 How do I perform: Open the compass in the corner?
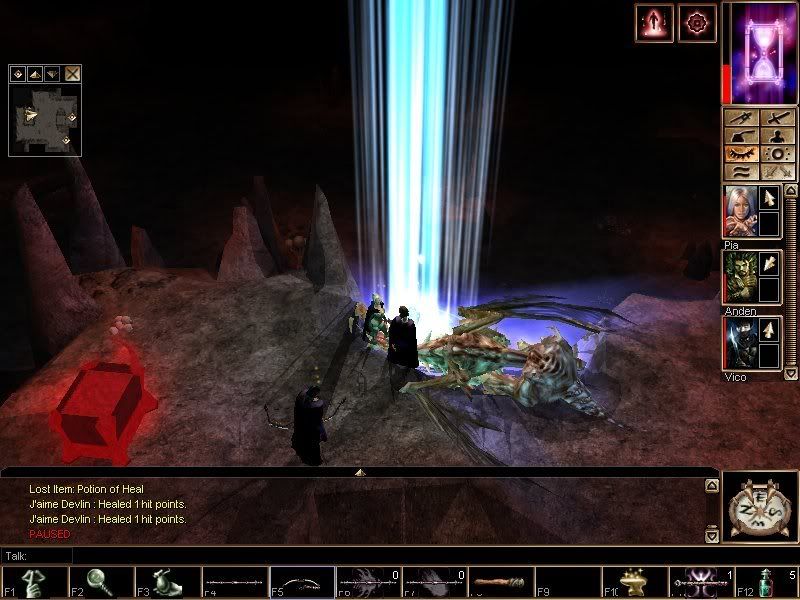click(x=758, y=507)
